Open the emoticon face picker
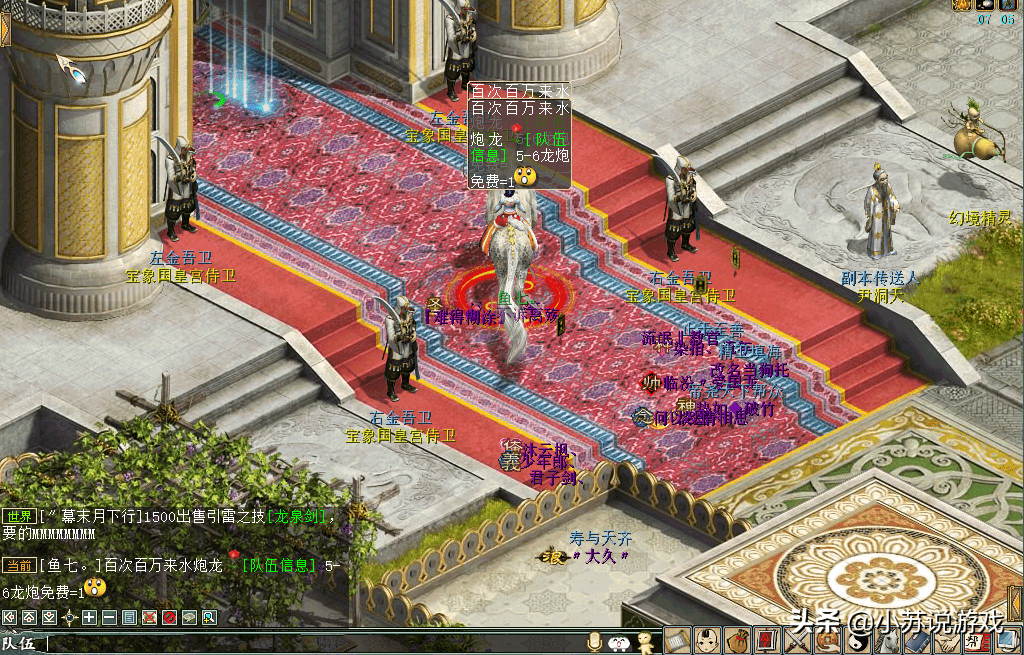Screen dimensions: 1024x655 [619, 640]
